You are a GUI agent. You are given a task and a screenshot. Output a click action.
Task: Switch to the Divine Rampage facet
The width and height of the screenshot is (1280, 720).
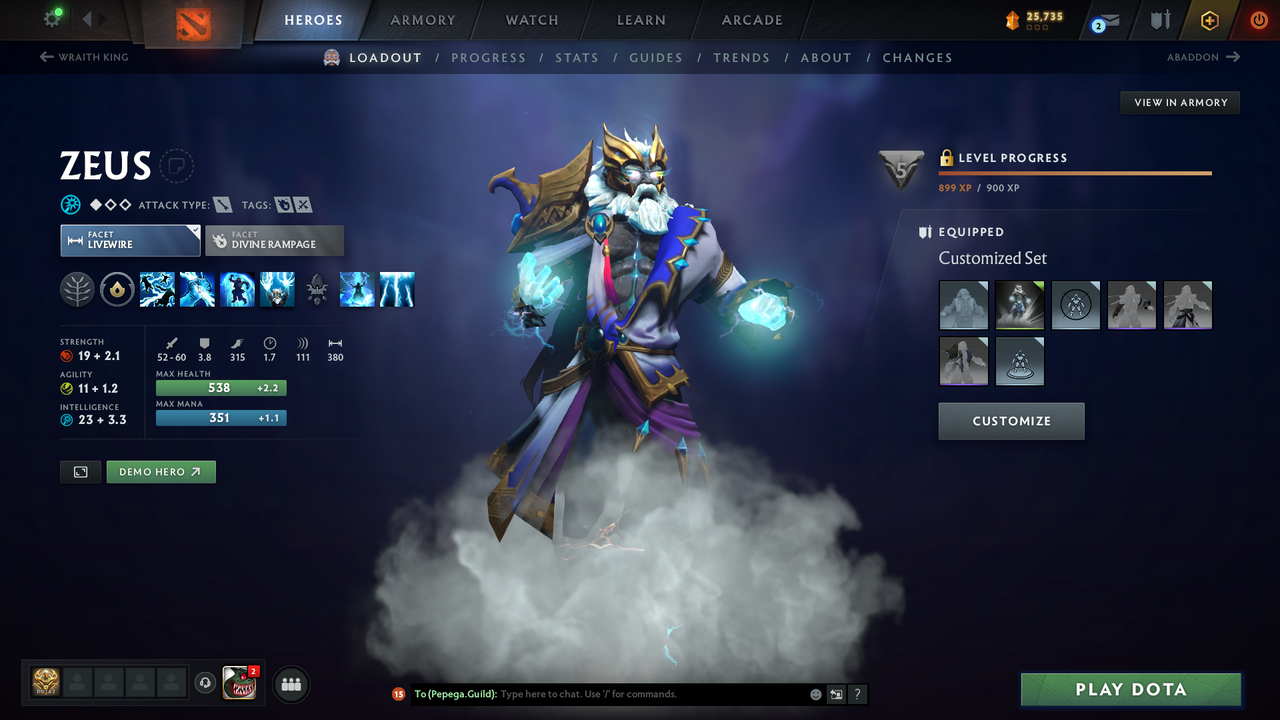[274, 240]
